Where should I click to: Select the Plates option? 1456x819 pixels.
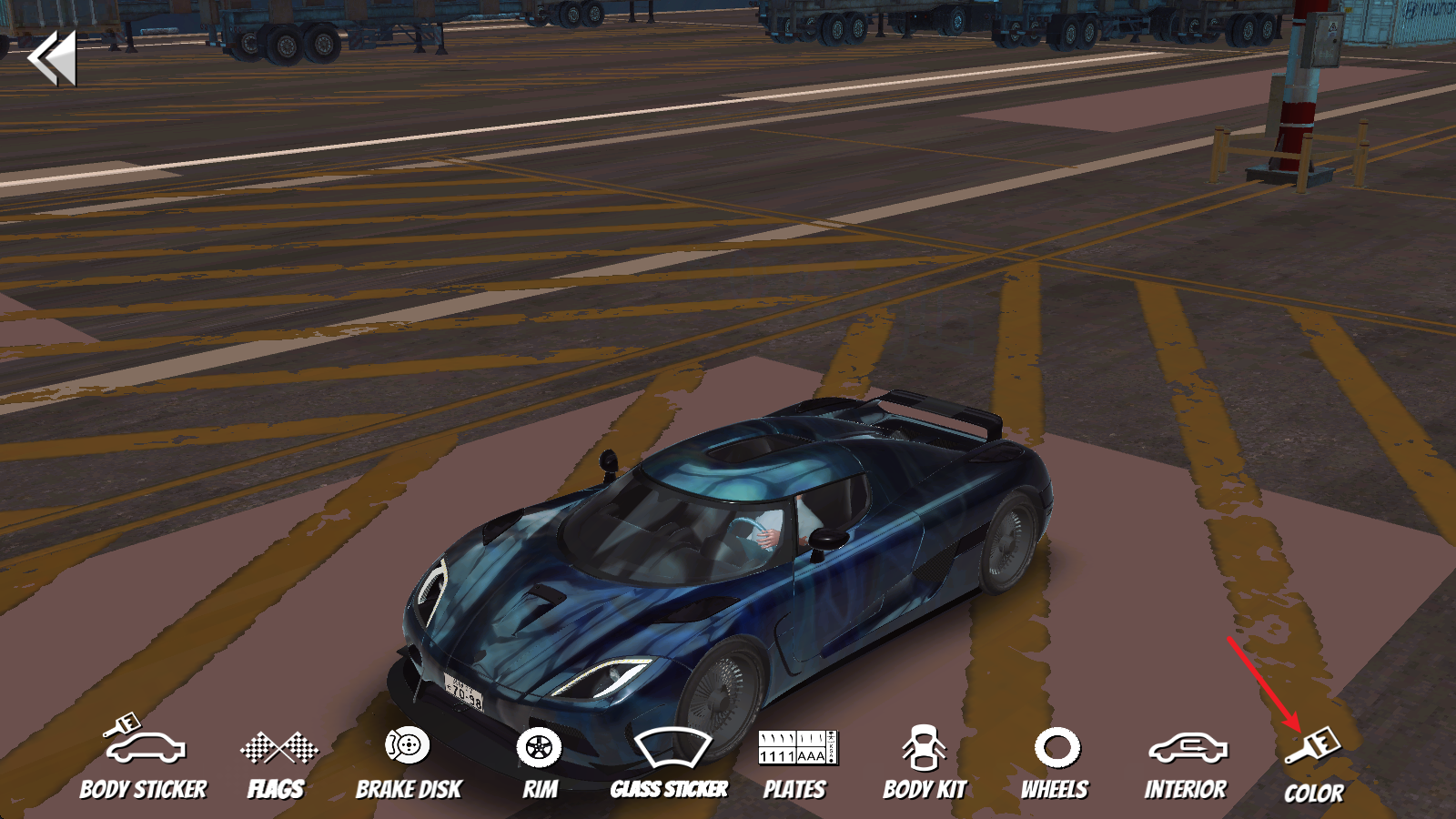796,763
